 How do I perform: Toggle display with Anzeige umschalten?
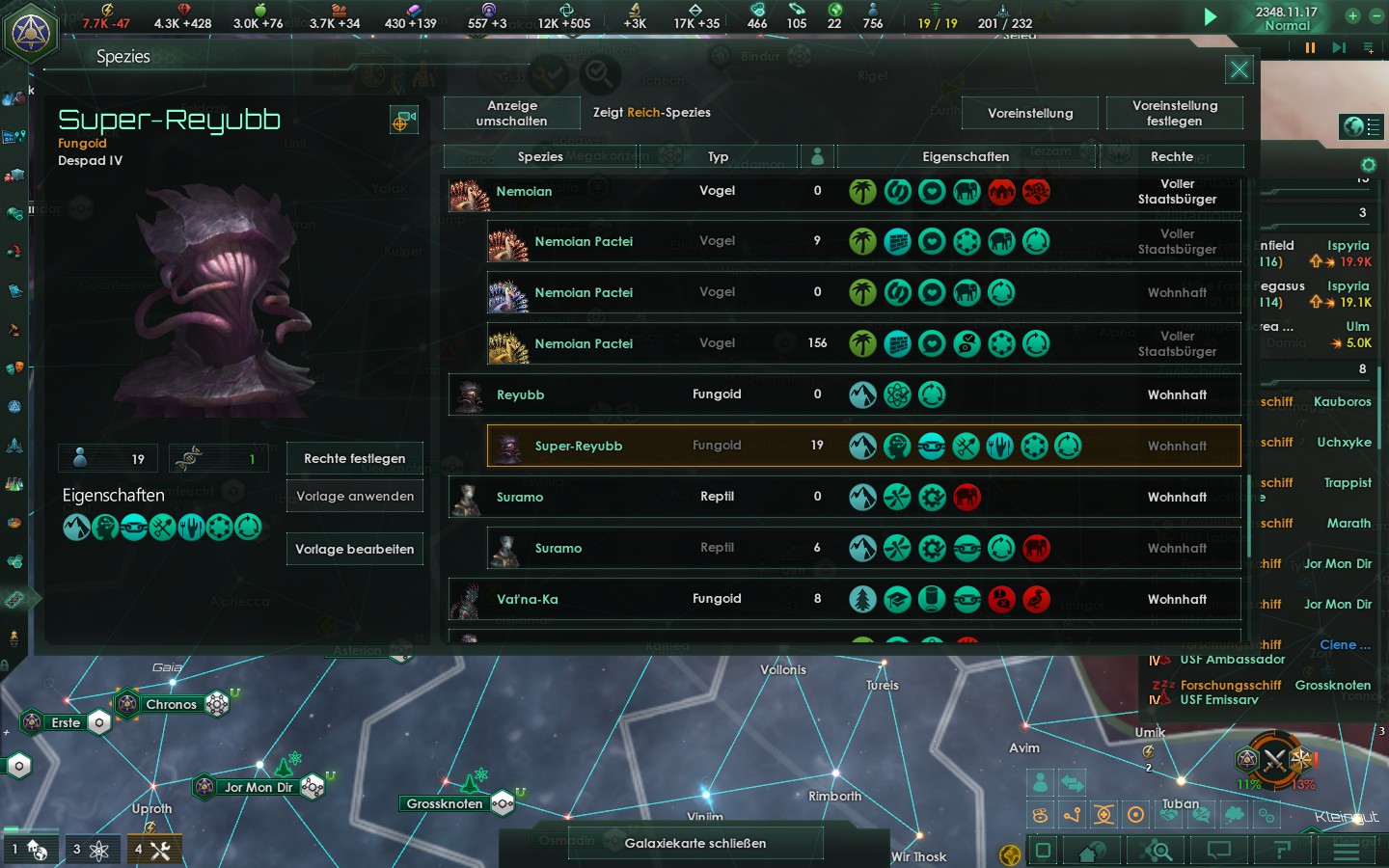click(512, 113)
